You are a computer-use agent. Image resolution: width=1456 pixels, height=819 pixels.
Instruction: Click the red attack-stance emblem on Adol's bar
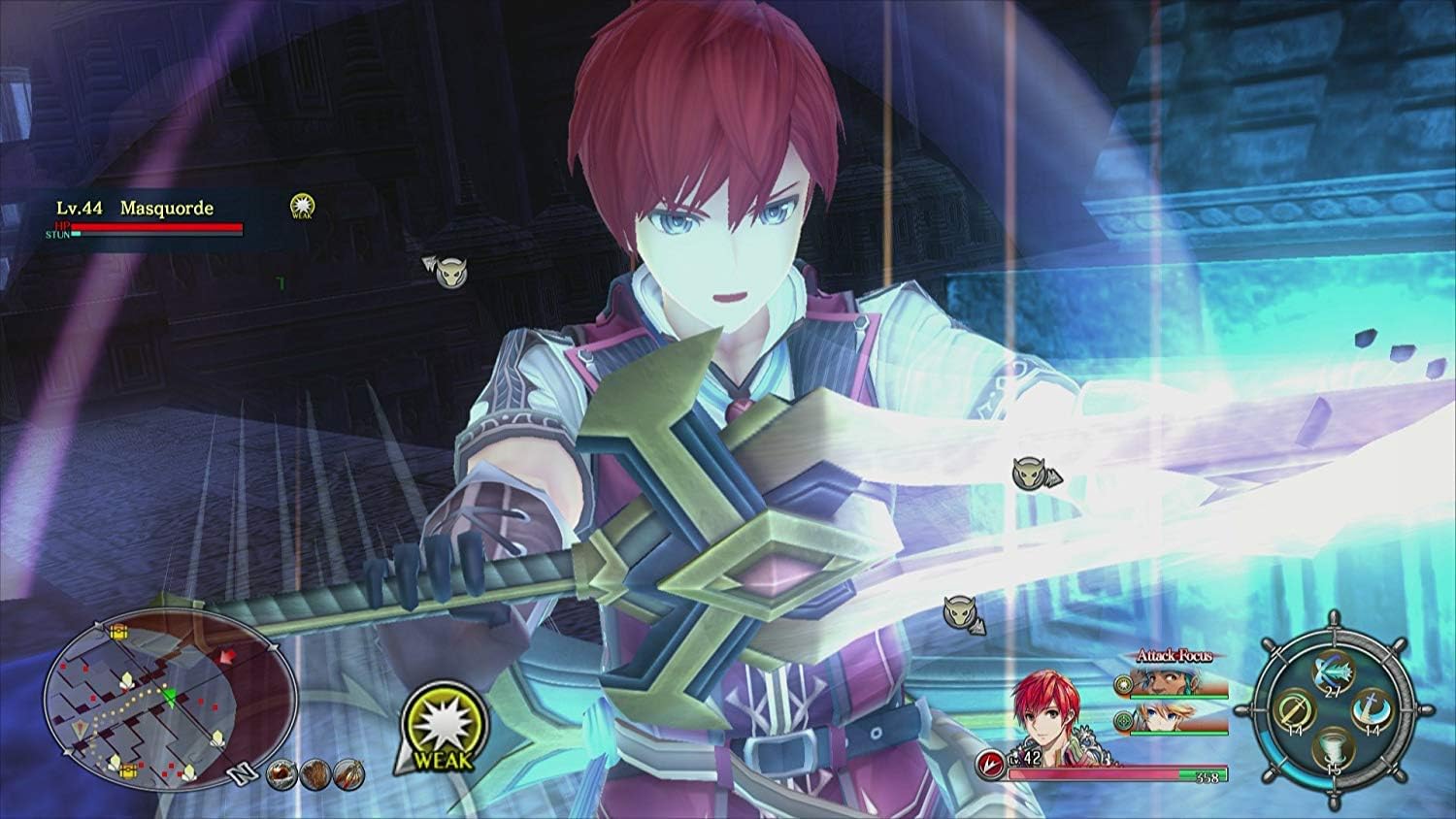point(991,762)
